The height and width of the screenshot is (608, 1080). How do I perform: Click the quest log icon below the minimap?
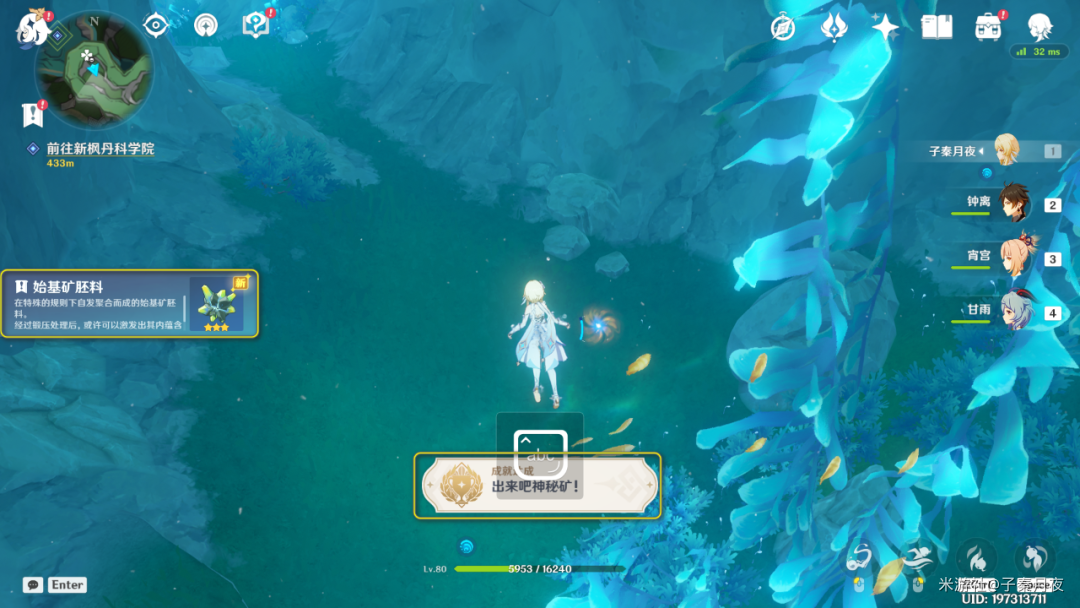31,115
